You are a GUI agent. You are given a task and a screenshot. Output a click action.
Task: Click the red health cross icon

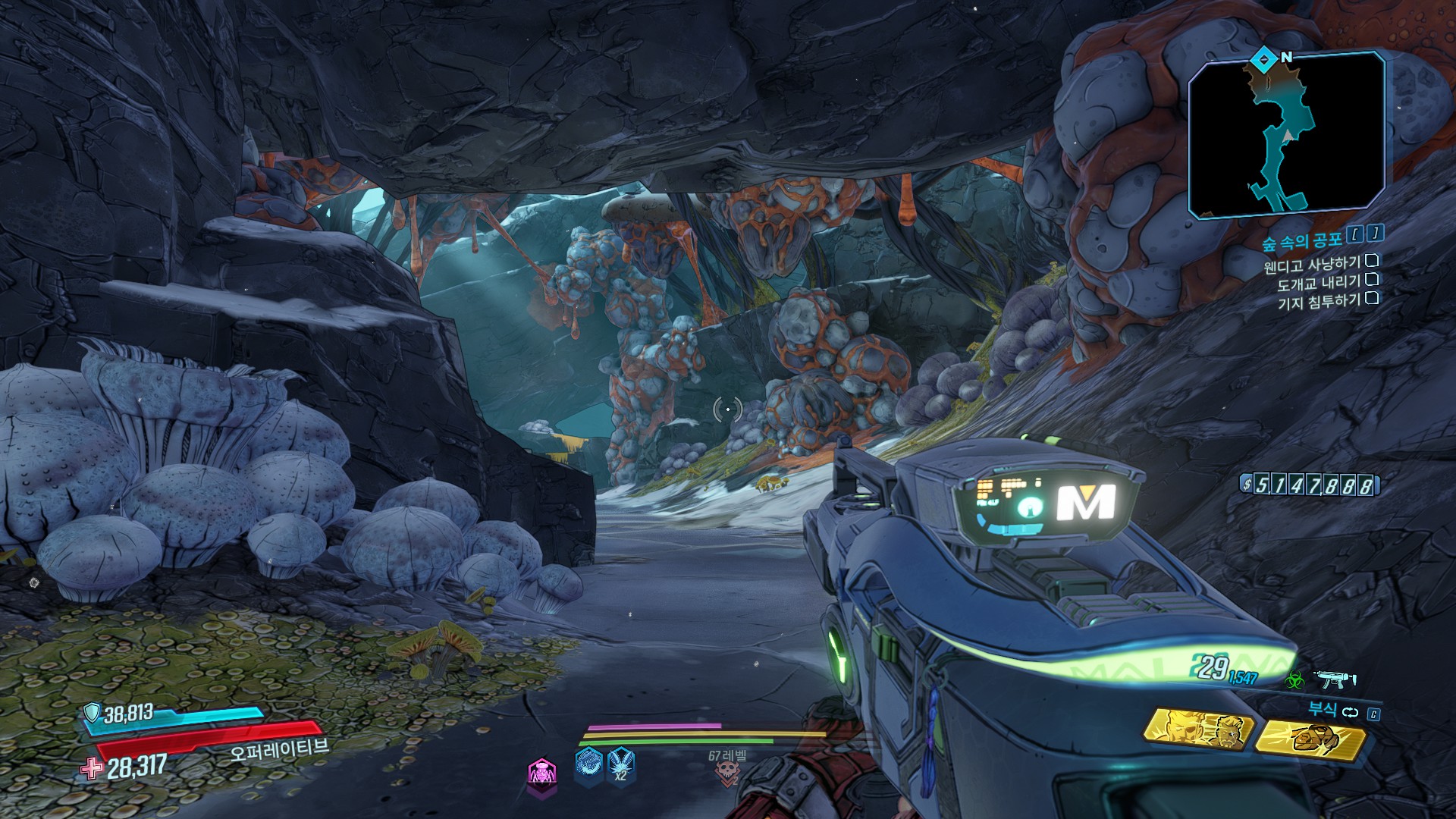(x=92, y=769)
